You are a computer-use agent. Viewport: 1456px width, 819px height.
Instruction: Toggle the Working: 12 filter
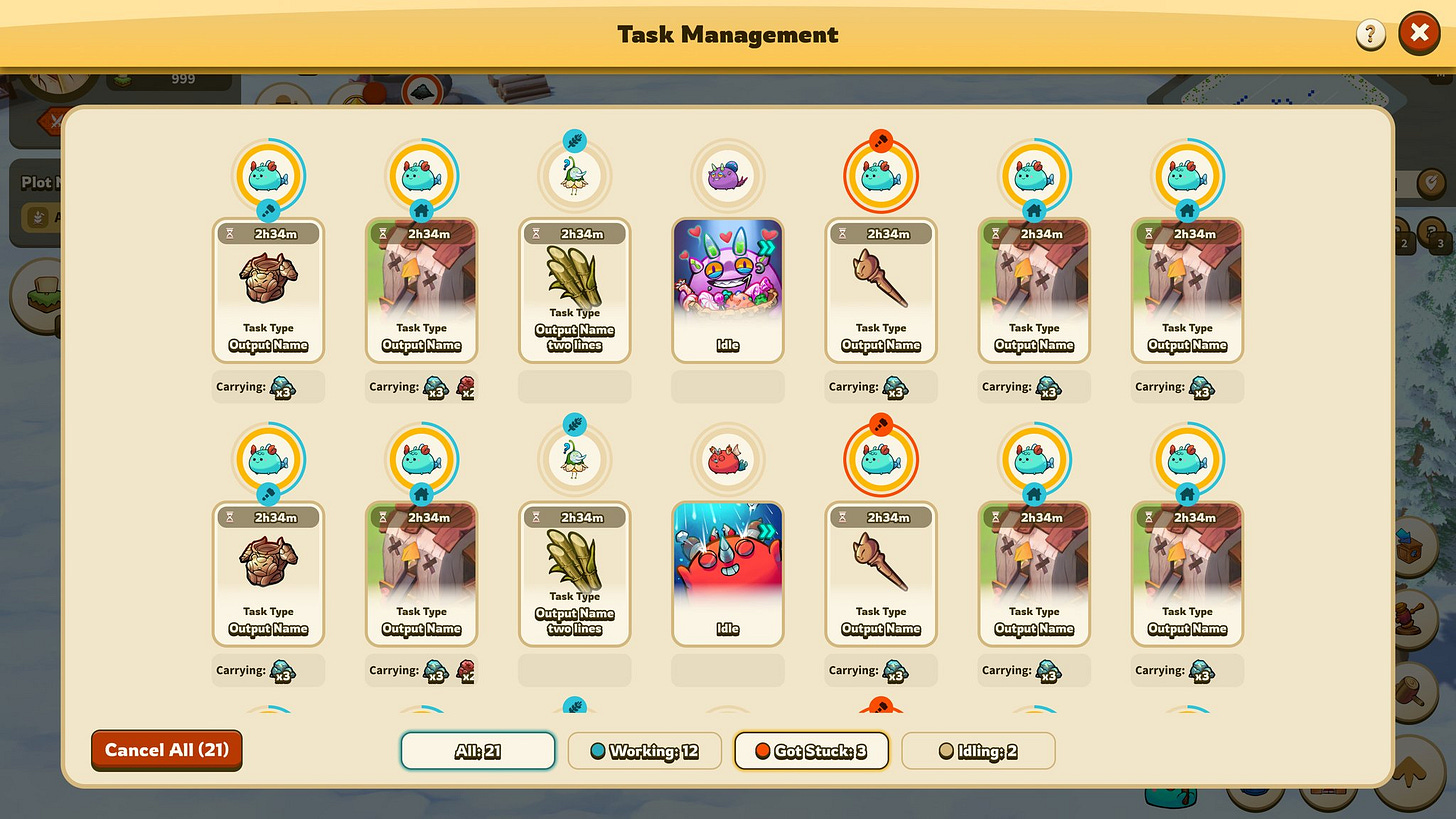pos(644,751)
